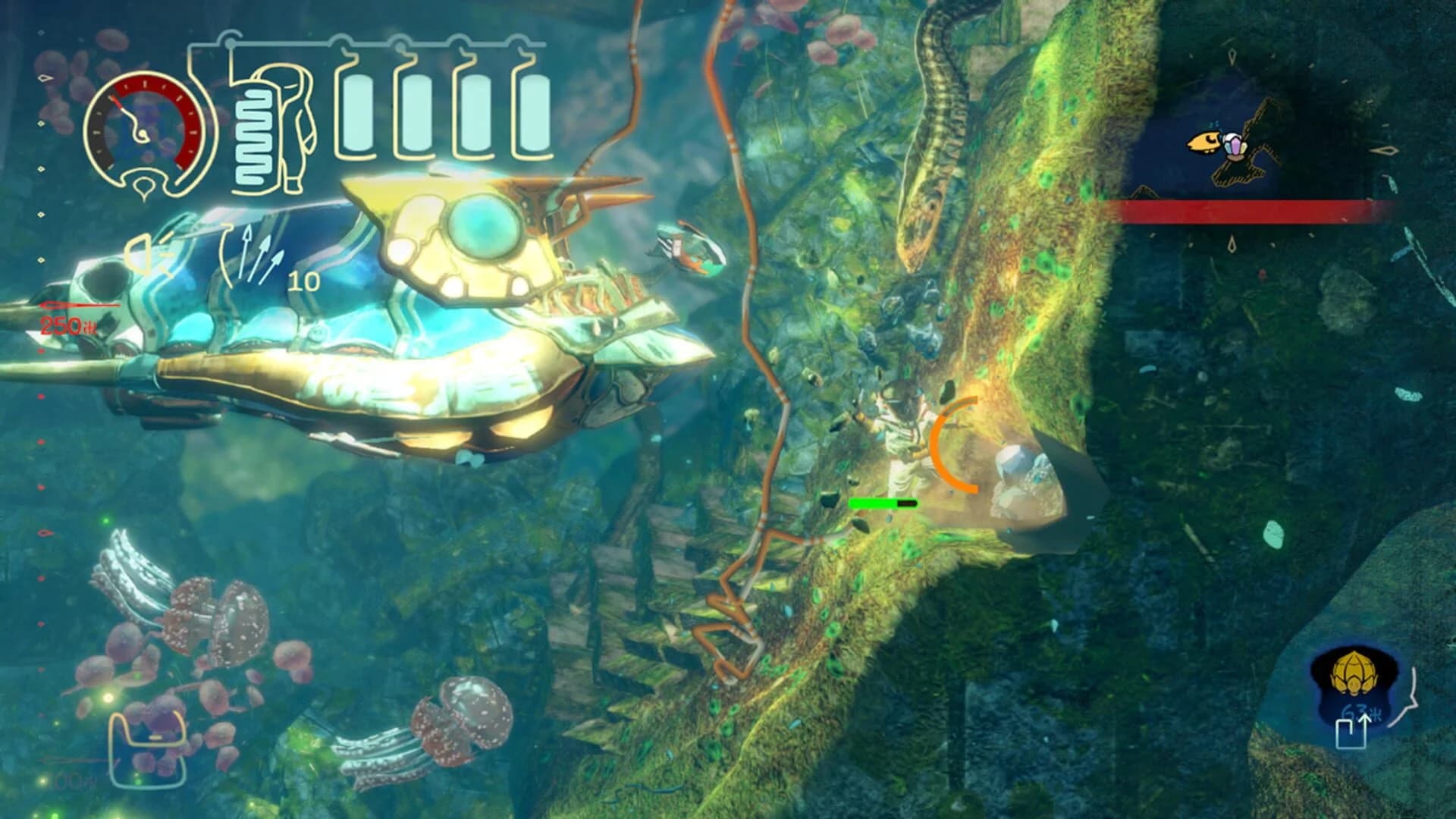Click the golden helmet icon on the minimap
The width and height of the screenshot is (1456, 819).
pos(1354,673)
